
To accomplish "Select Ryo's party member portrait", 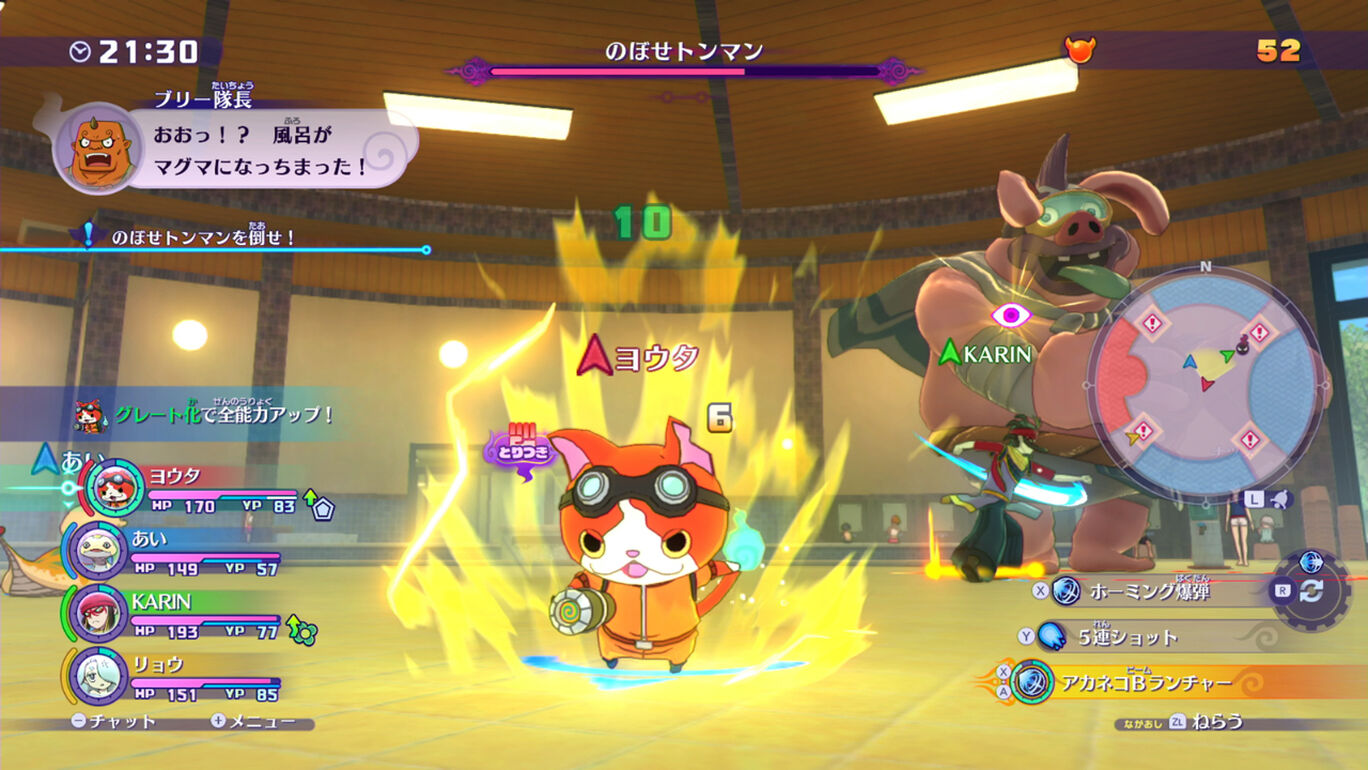I will 97,675.
